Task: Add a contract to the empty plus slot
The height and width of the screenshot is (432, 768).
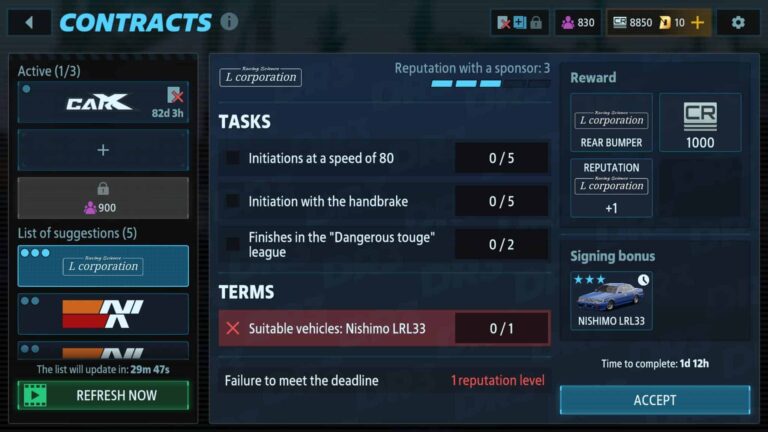Action: click(103, 150)
